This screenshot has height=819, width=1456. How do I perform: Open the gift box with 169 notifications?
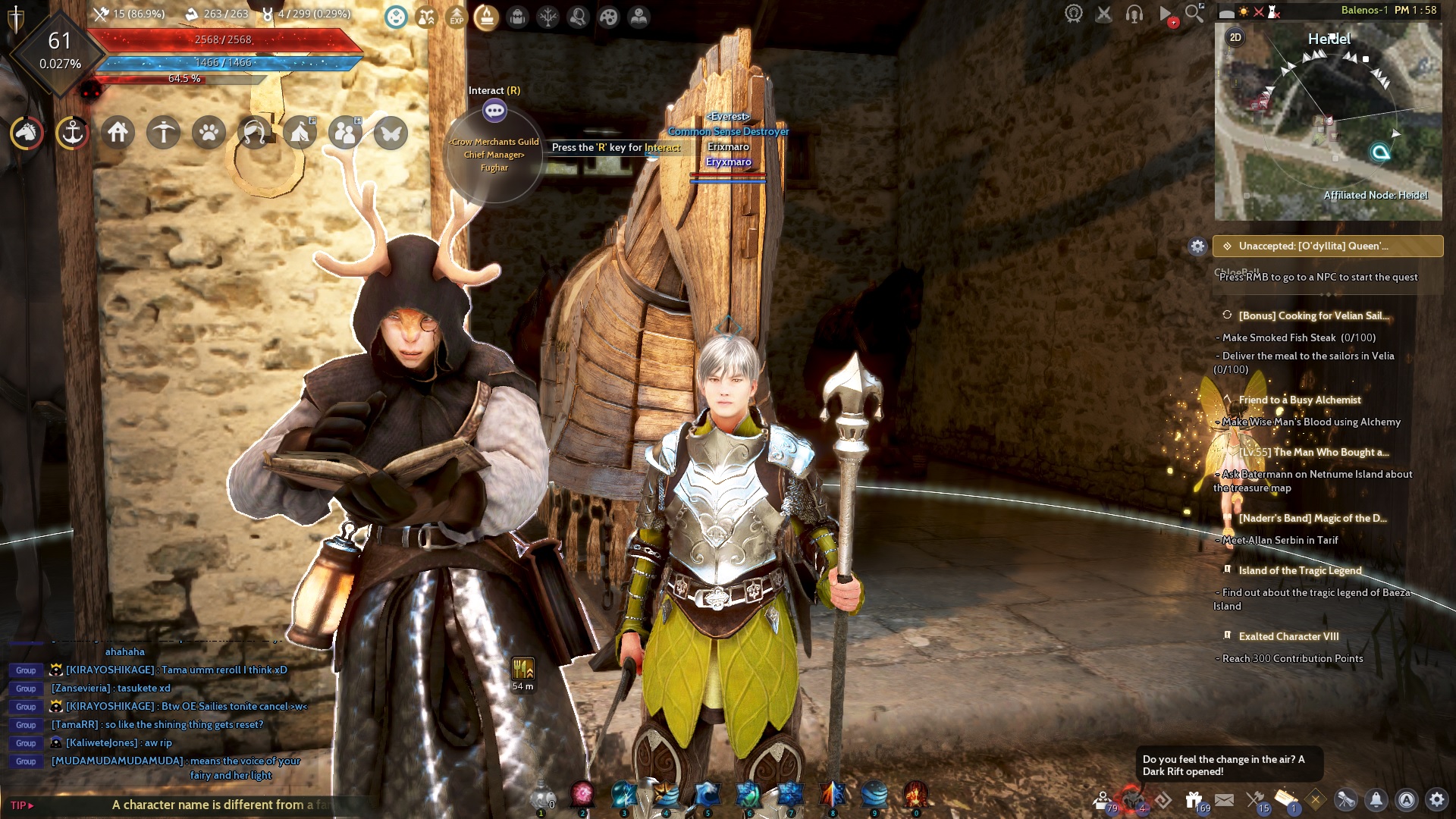(1194, 799)
